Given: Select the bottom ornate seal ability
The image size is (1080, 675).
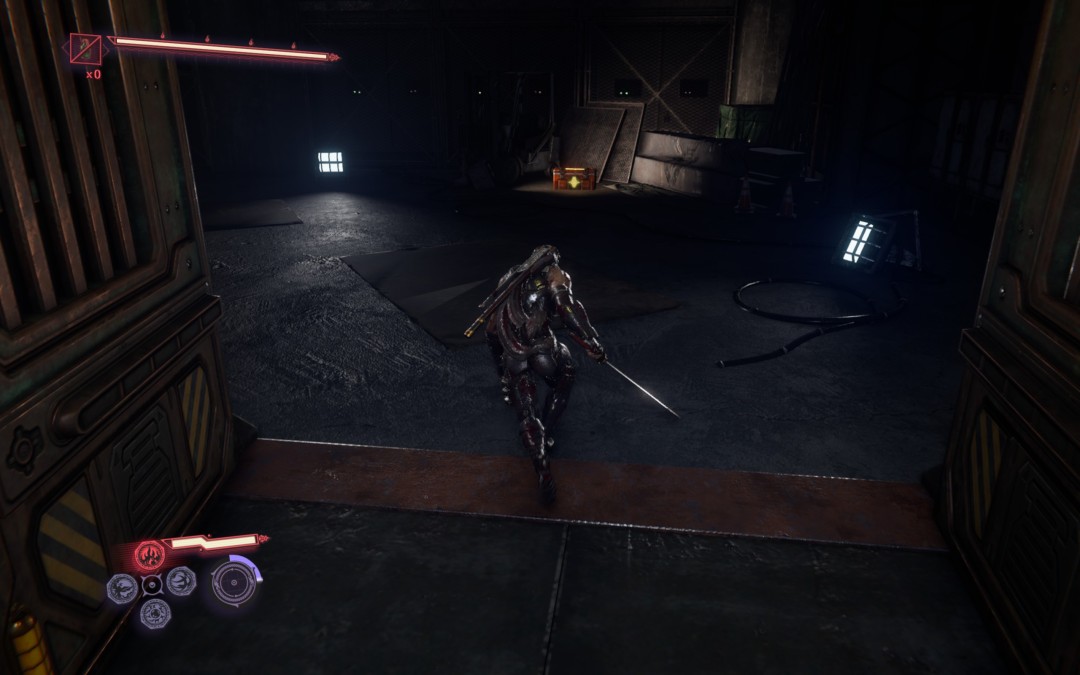Looking at the screenshot, I should click(155, 613).
